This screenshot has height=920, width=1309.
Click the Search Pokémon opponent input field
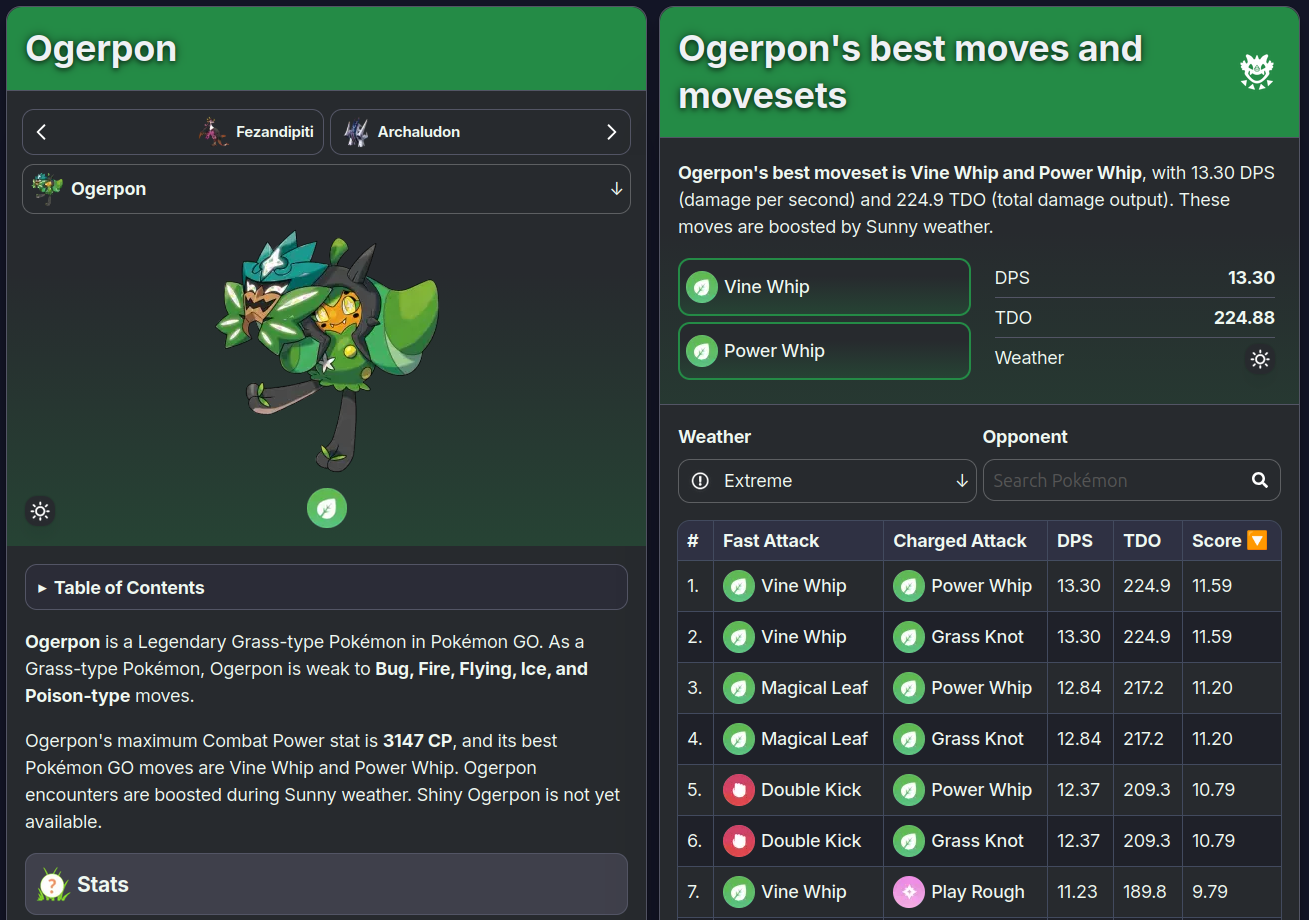1110,480
